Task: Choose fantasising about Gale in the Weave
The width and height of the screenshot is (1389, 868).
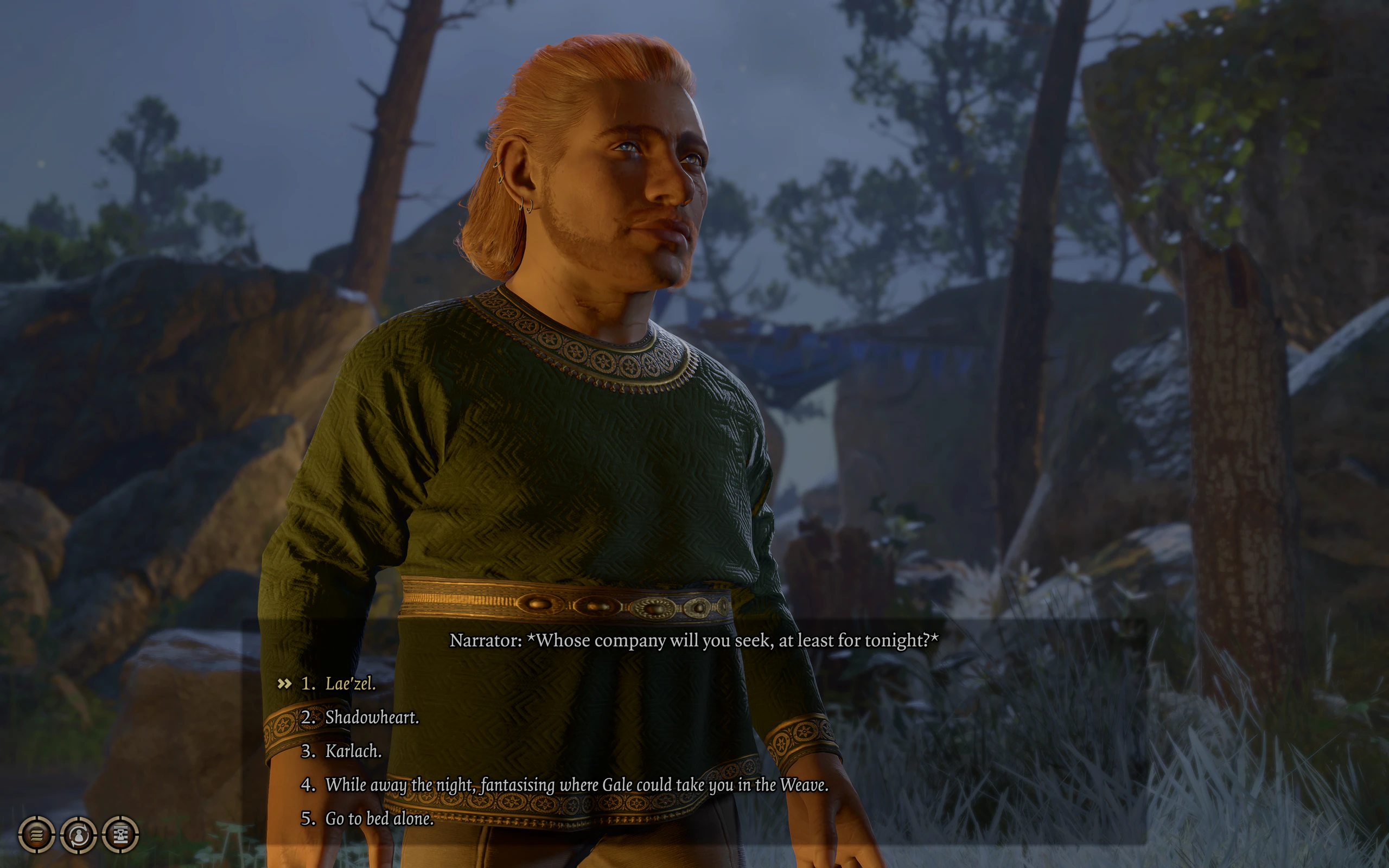Action: [576, 785]
